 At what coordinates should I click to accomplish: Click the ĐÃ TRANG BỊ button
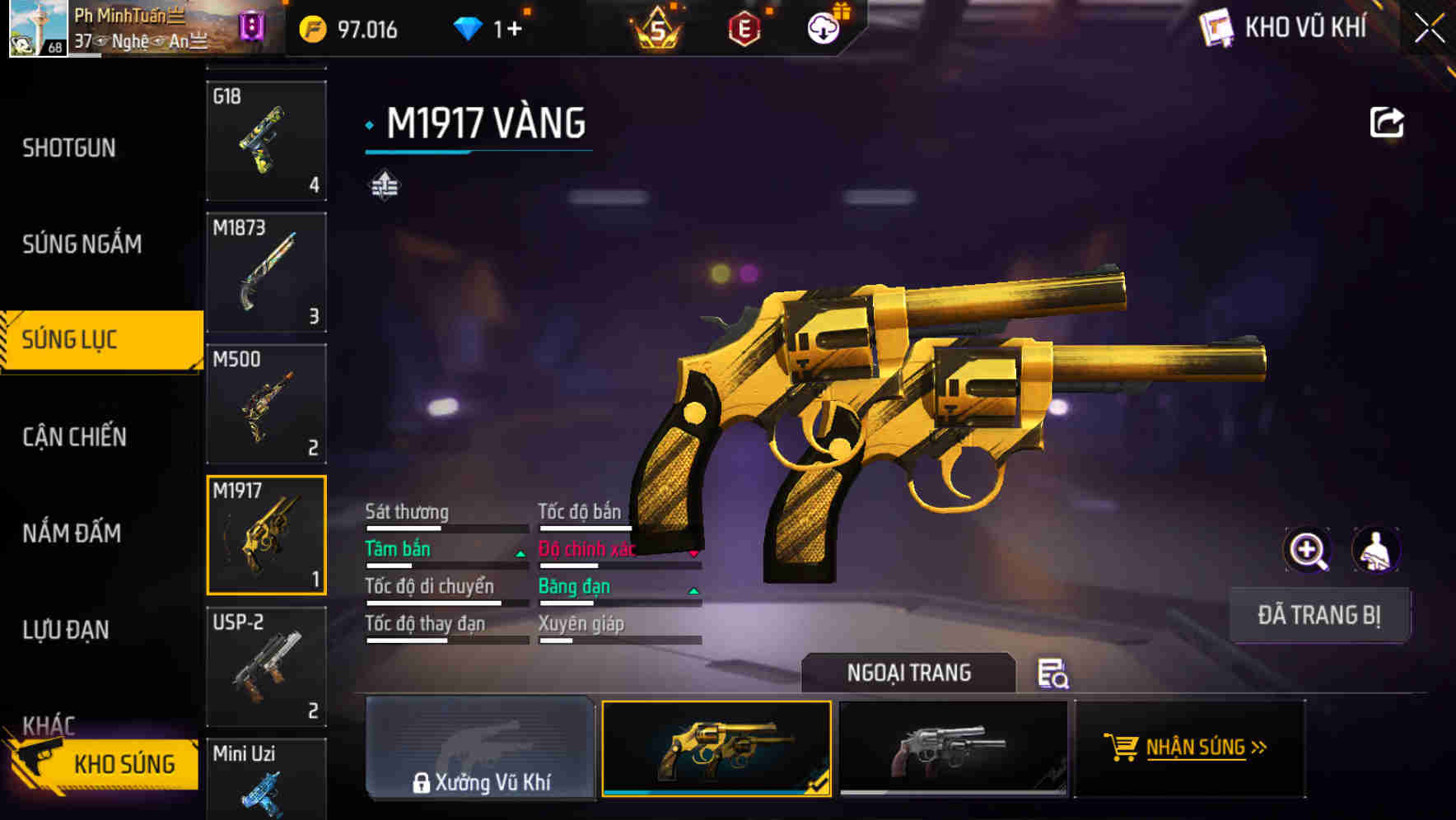[1318, 614]
